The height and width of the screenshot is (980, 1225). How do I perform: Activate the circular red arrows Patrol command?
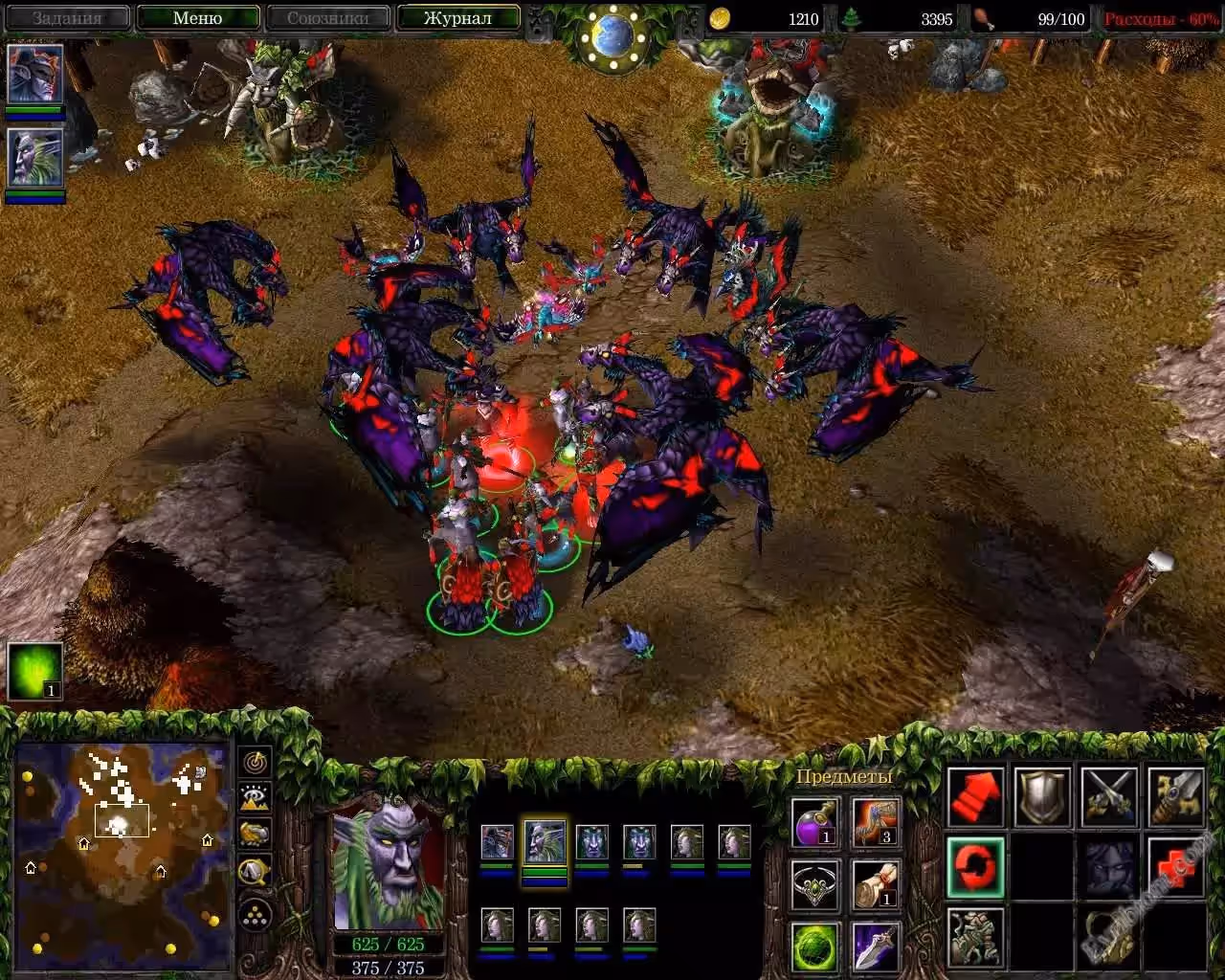(976, 867)
